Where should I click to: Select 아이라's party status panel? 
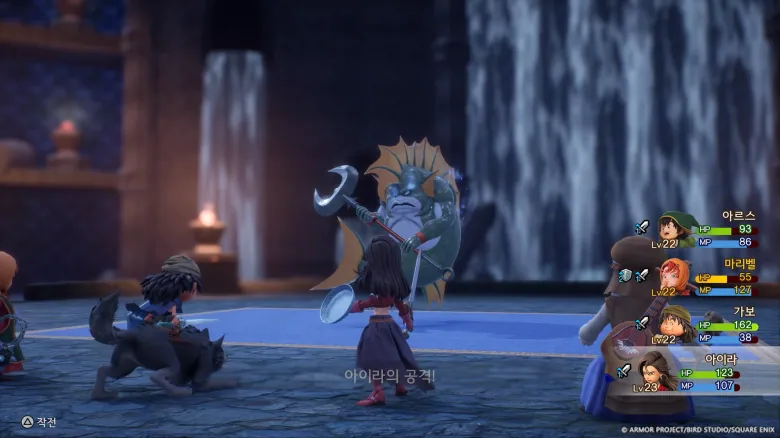(x=700, y=372)
